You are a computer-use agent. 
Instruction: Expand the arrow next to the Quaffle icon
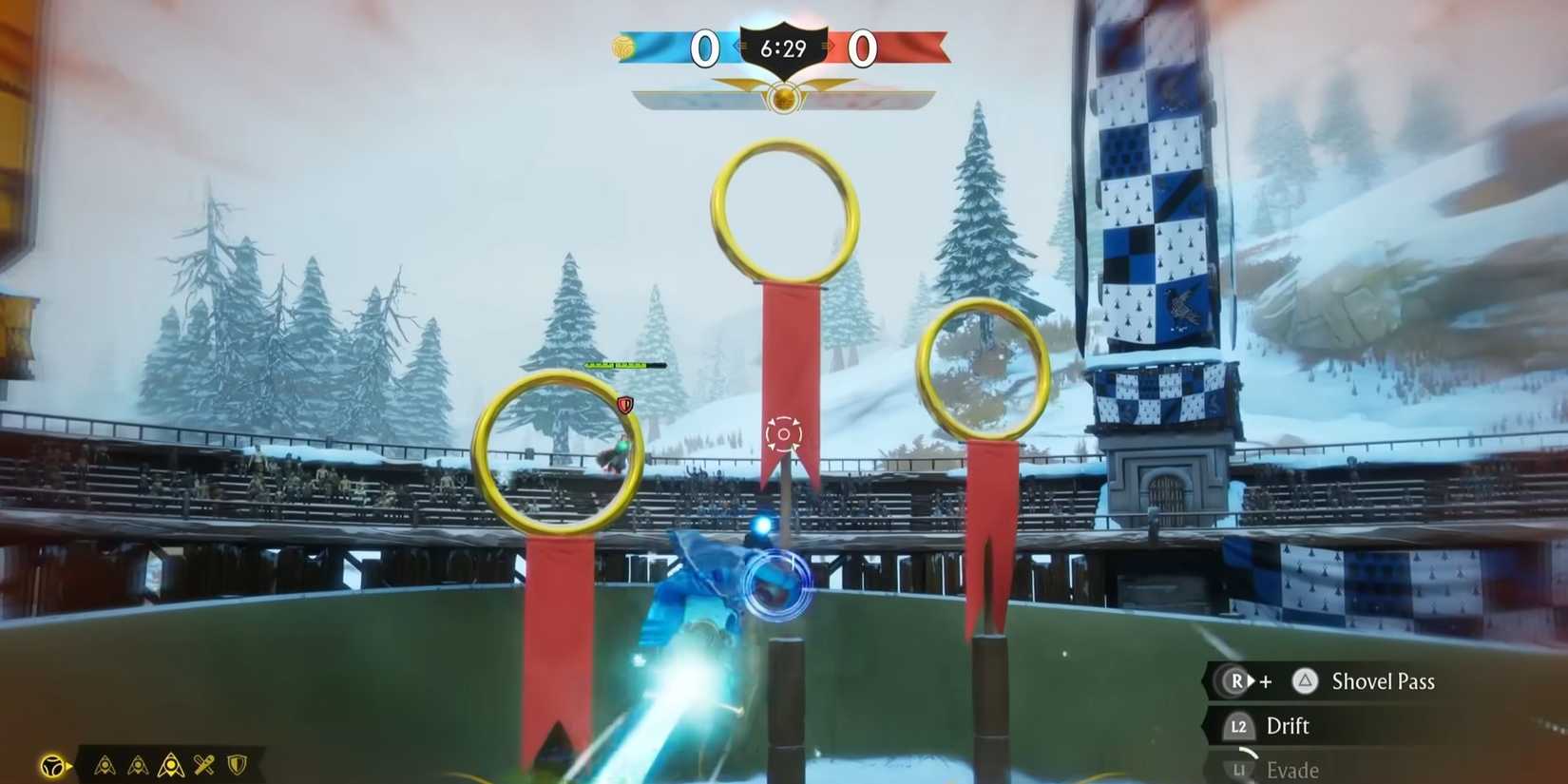(68, 765)
